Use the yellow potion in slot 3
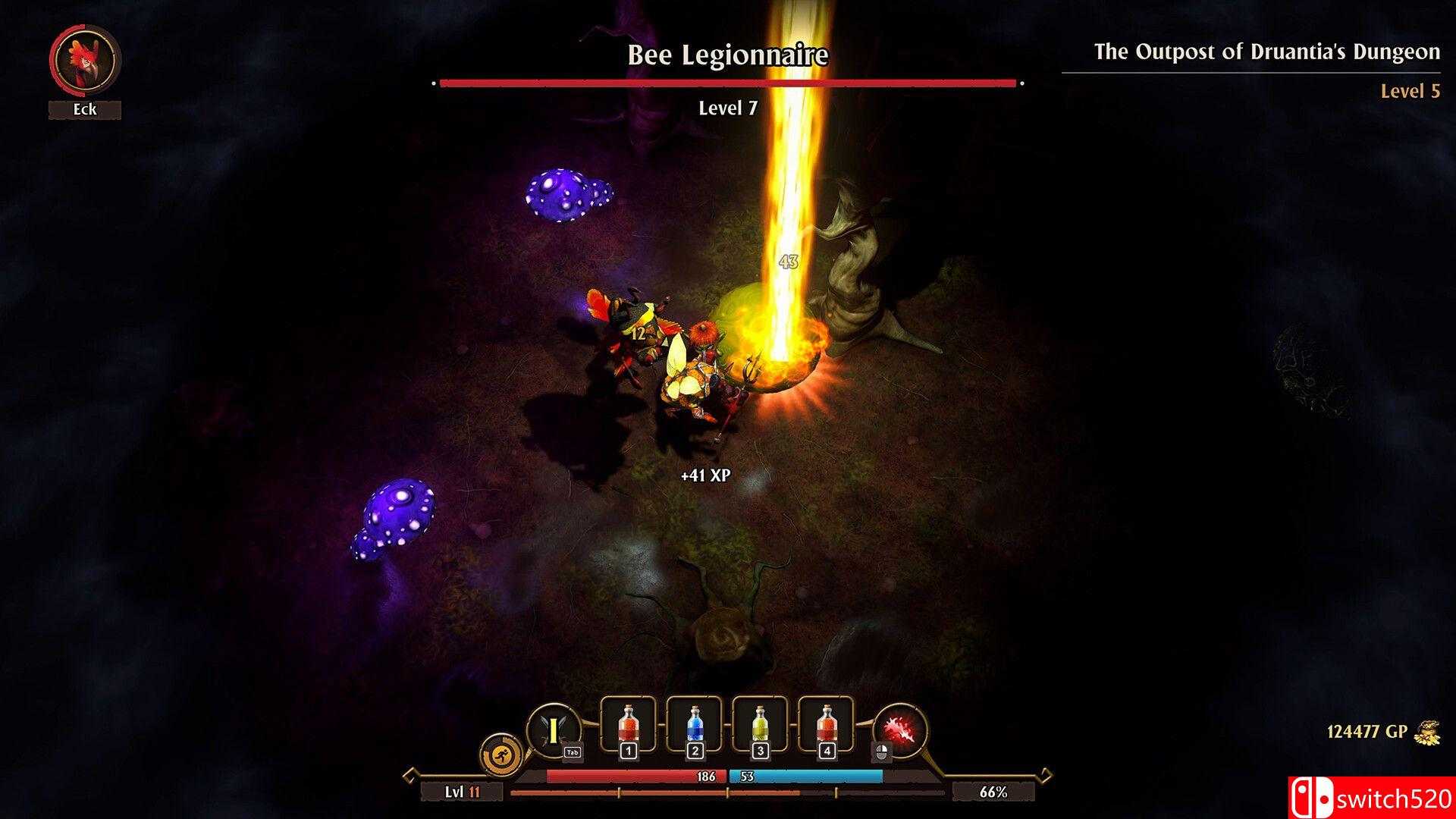Viewport: 1456px width, 819px height. coord(760,724)
